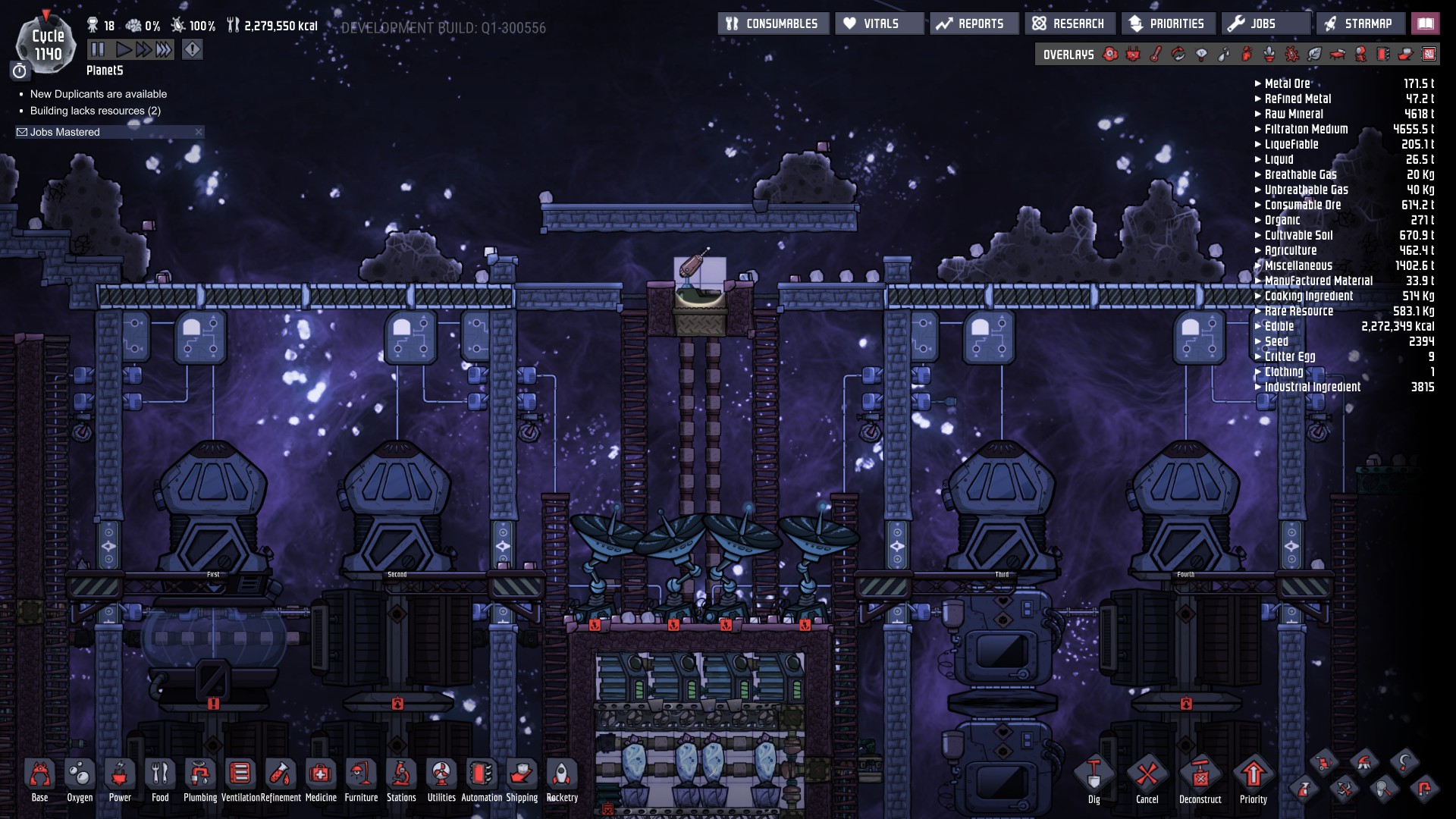
Task: Choose the Priority tool
Action: (1253, 777)
